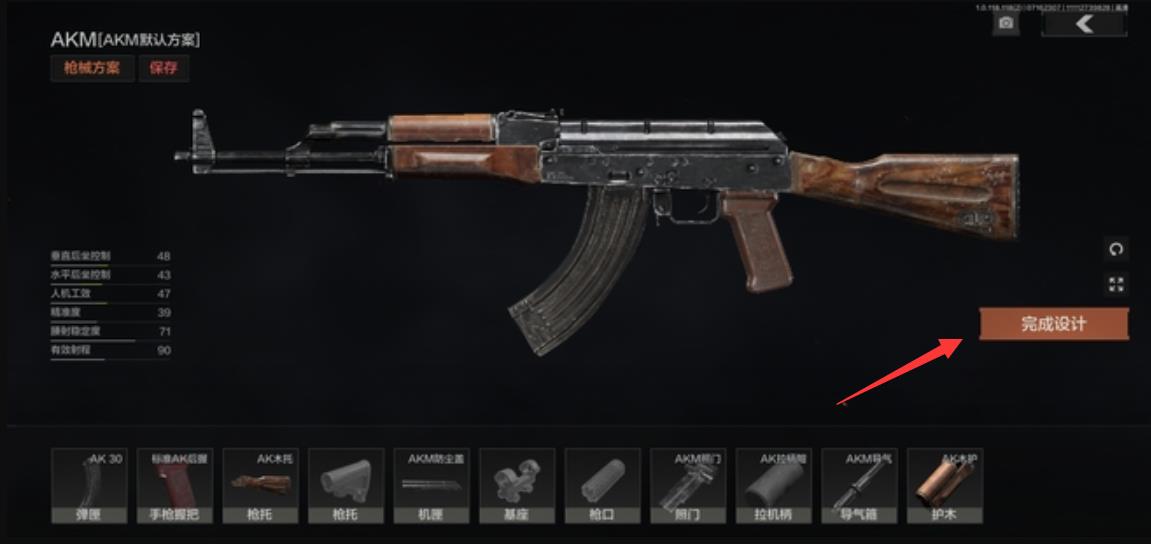Open the 拉机柄 charging handle slot
The image size is (1151, 544).
(x=774, y=486)
